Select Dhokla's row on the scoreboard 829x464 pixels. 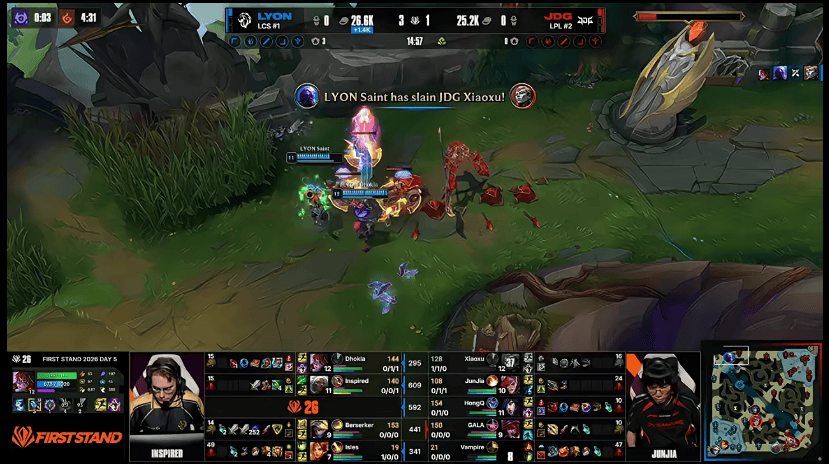(x=353, y=361)
